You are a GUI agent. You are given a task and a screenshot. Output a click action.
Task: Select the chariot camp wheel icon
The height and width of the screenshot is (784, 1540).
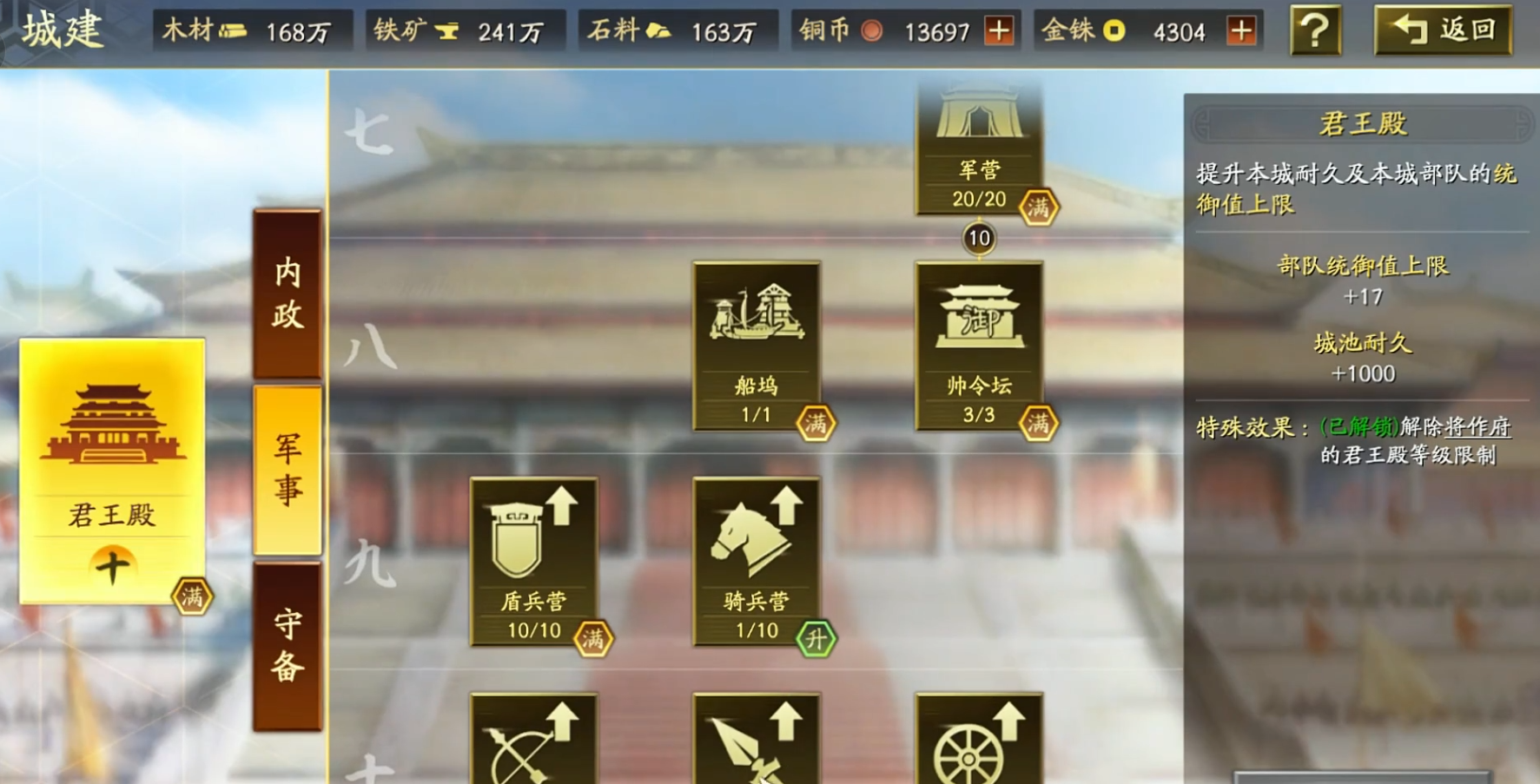[980, 747]
